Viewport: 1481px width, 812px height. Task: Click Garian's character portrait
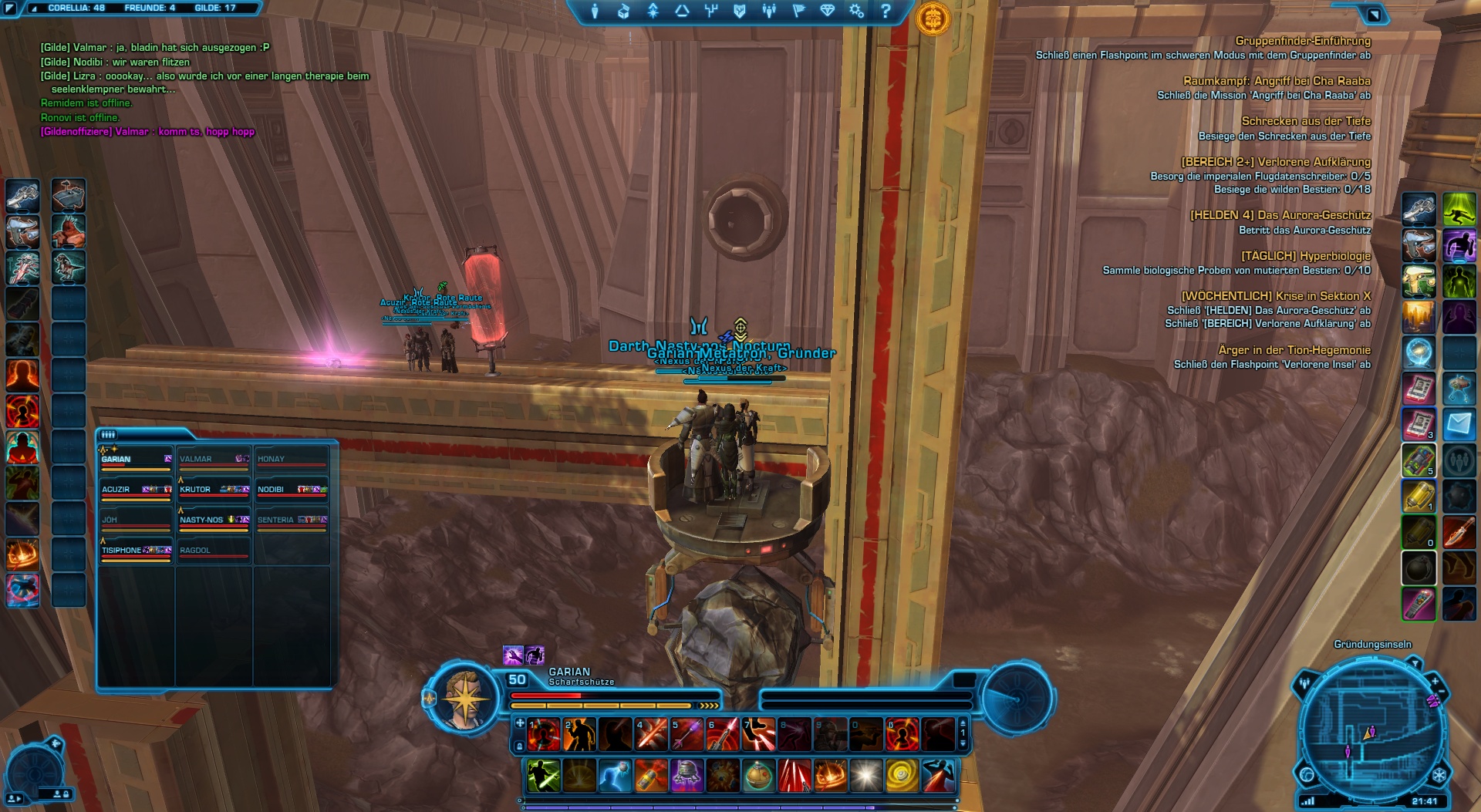pyautogui.click(x=464, y=699)
